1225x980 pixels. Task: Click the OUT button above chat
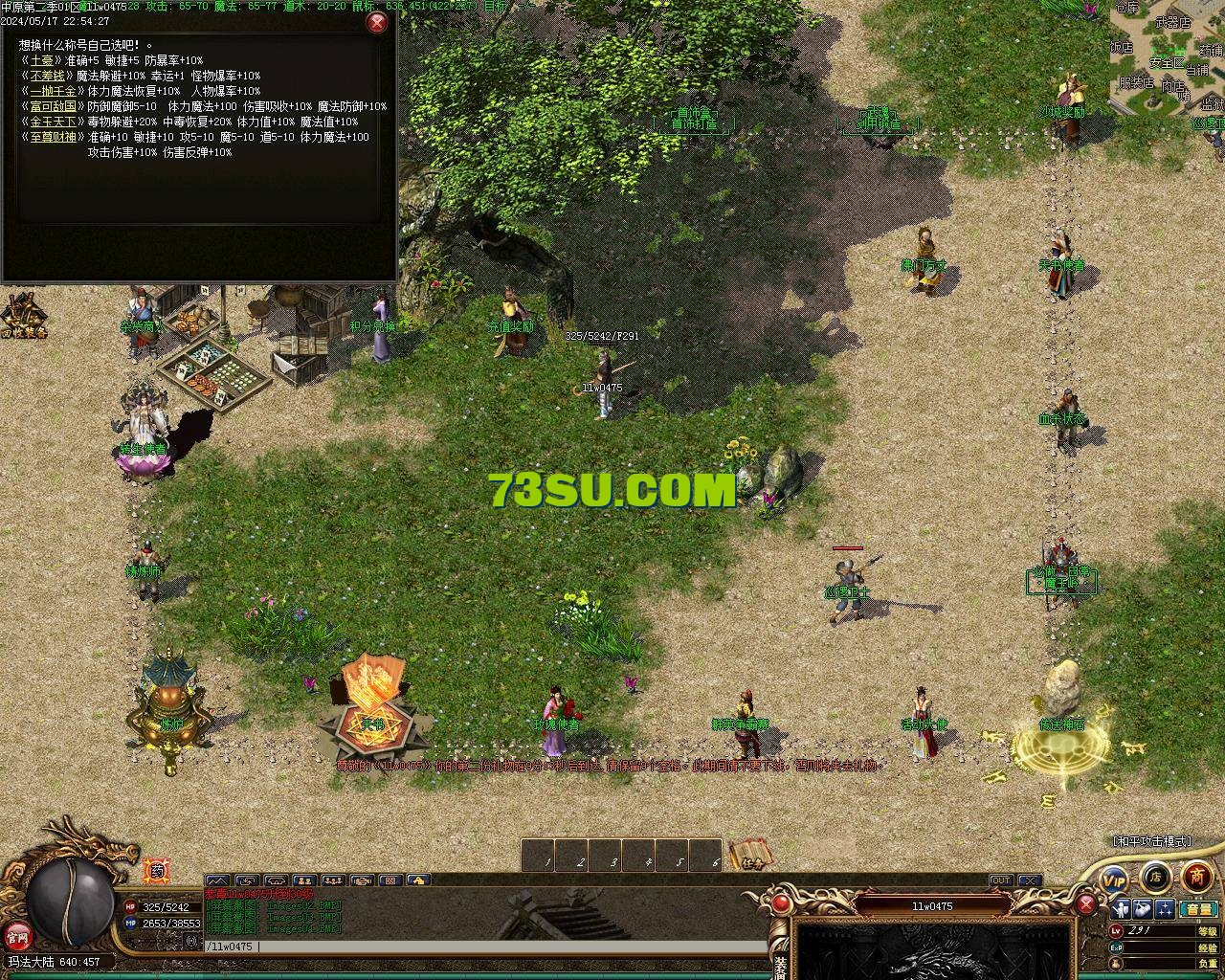click(1000, 880)
